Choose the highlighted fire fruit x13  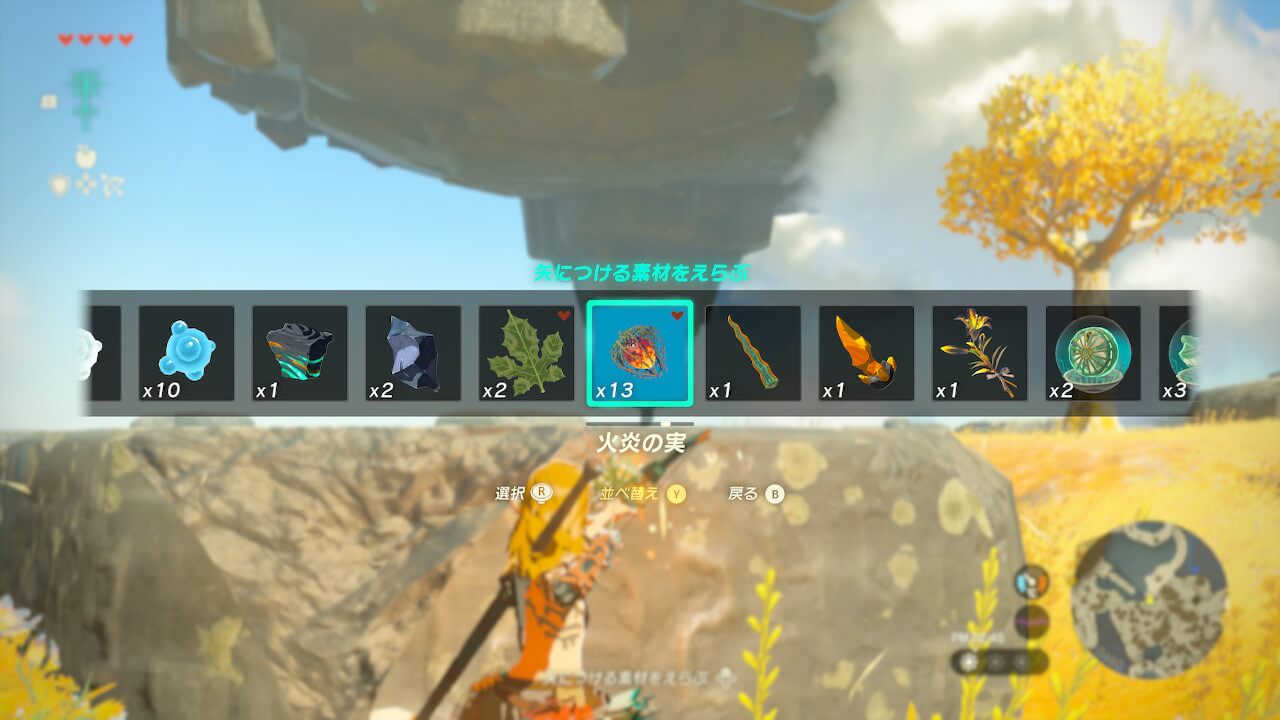(640, 353)
